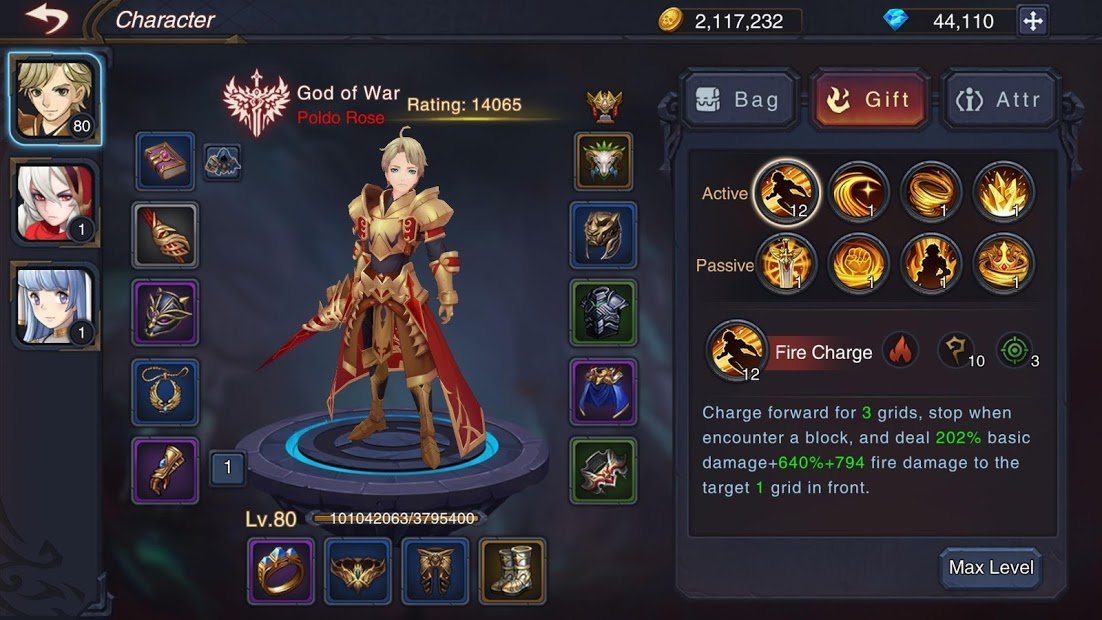Check the golden boots equipment slot
This screenshot has height=620, width=1102.
coord(512,571)
